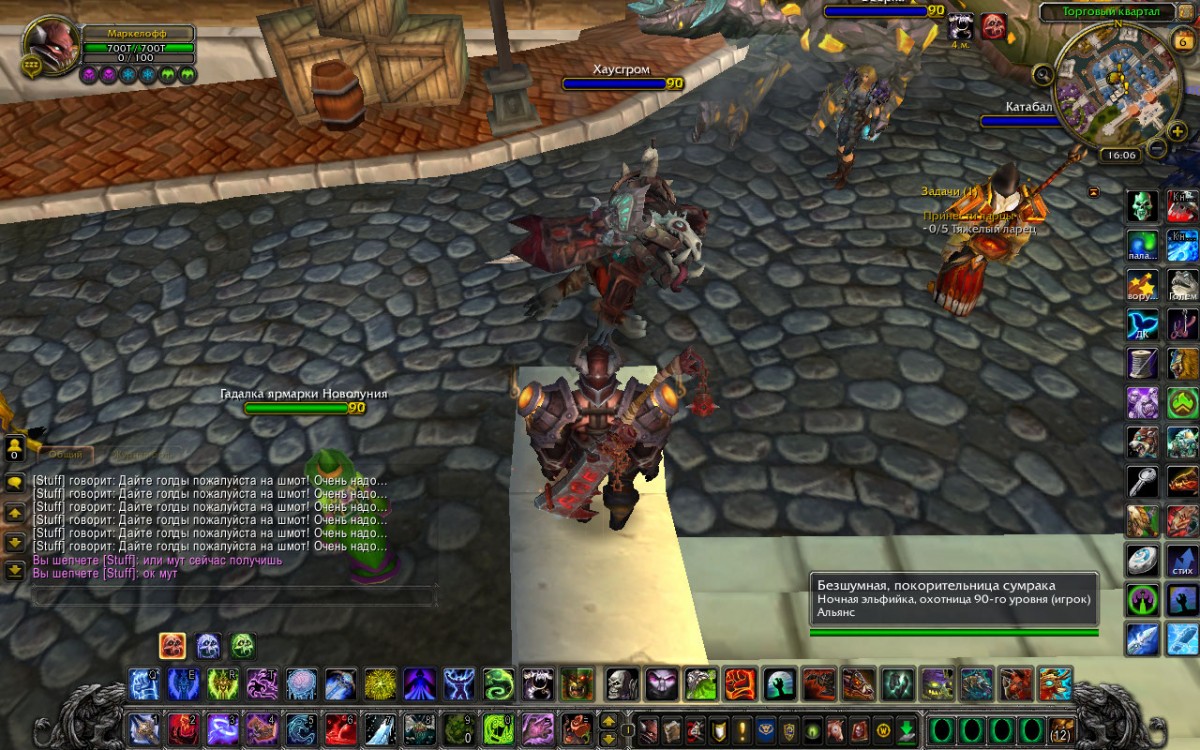Toggle the minimap tracking magnifier button
The image size is (1200, 750).
(x=1043, y=74)
